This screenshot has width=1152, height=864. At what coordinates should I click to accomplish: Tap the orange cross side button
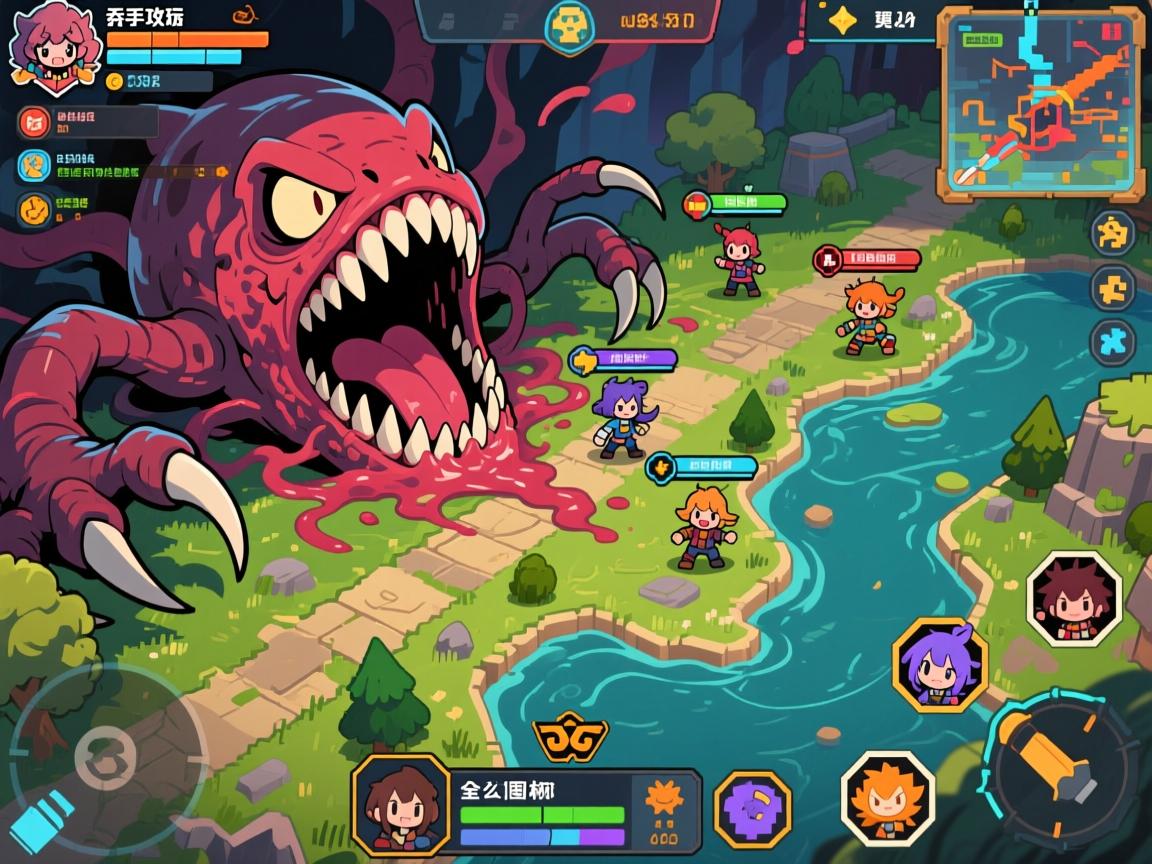(1112, 289)
